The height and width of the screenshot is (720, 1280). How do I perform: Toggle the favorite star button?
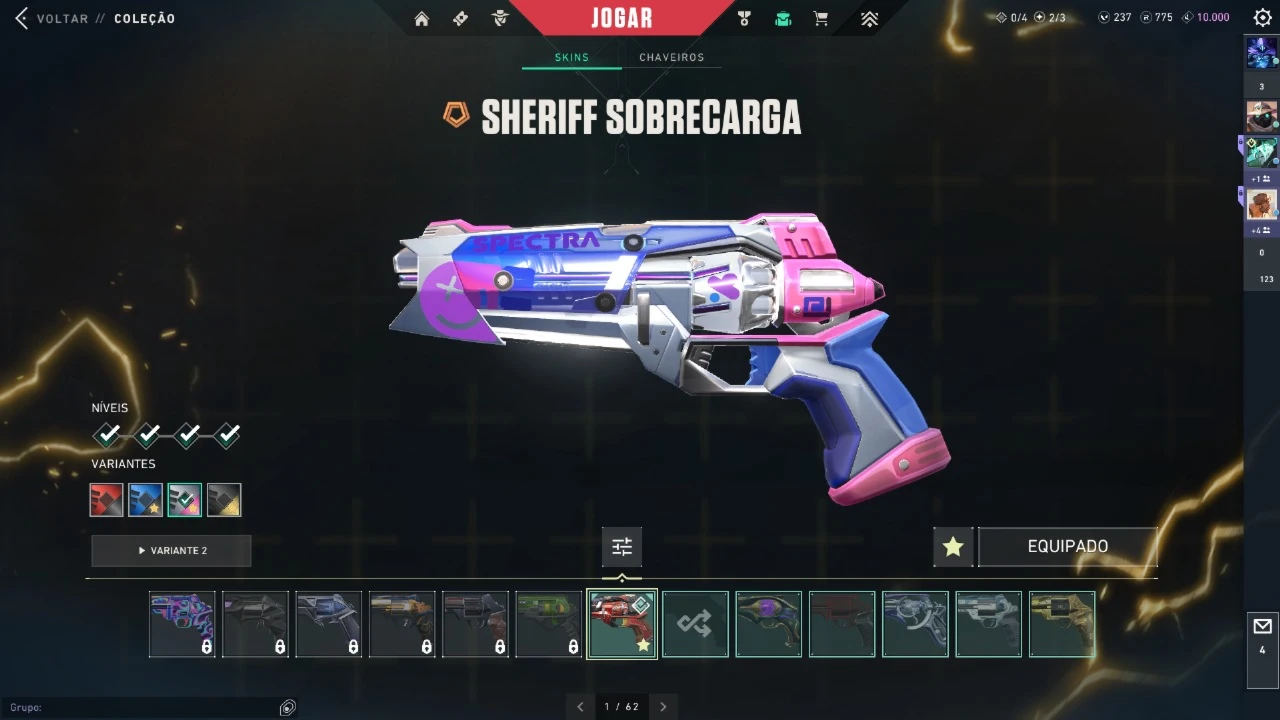pyautogui.click(x=953, y=547)
